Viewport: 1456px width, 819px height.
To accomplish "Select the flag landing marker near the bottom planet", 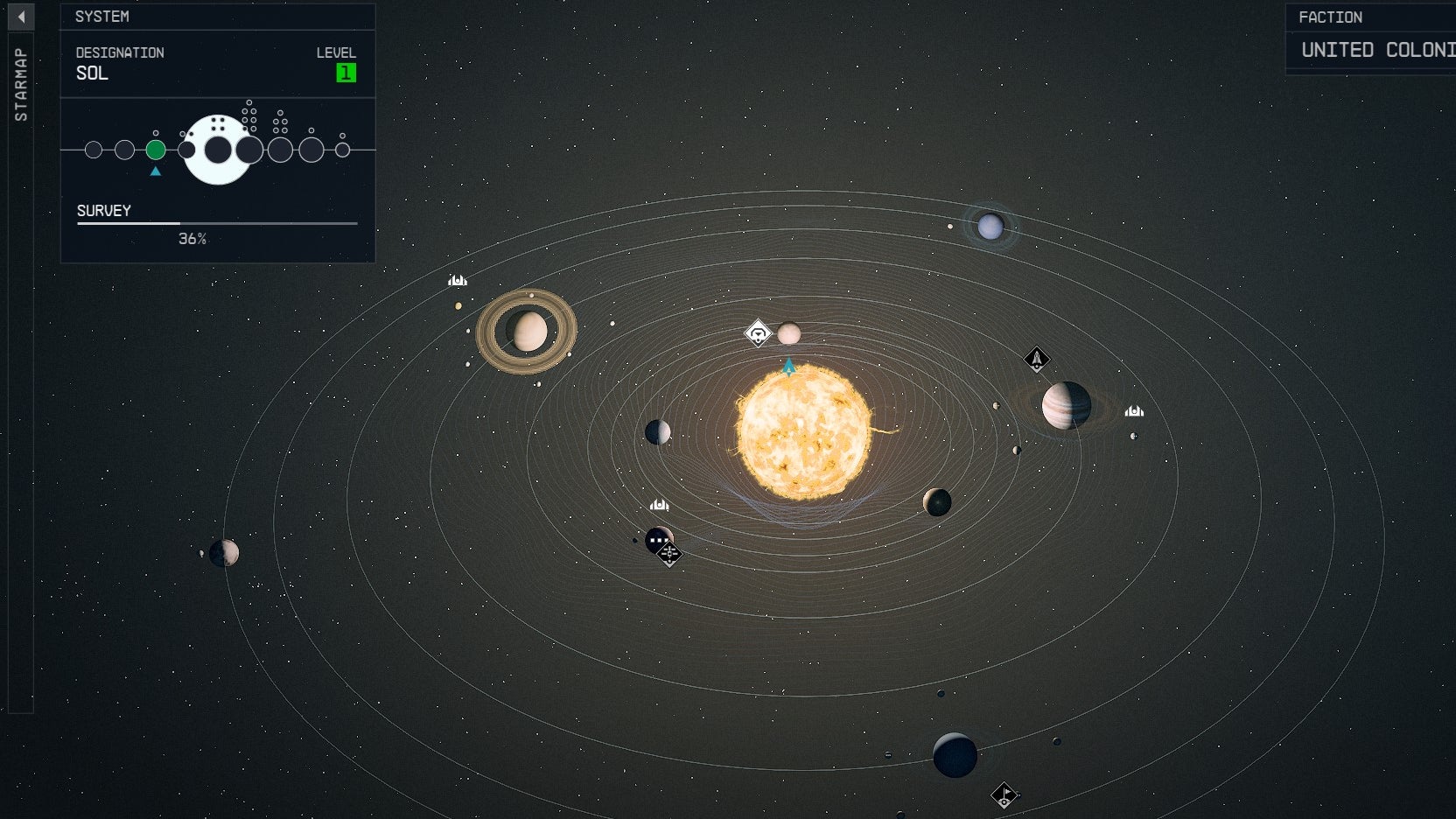I will pyautogui.click(x=1003, y=797).
